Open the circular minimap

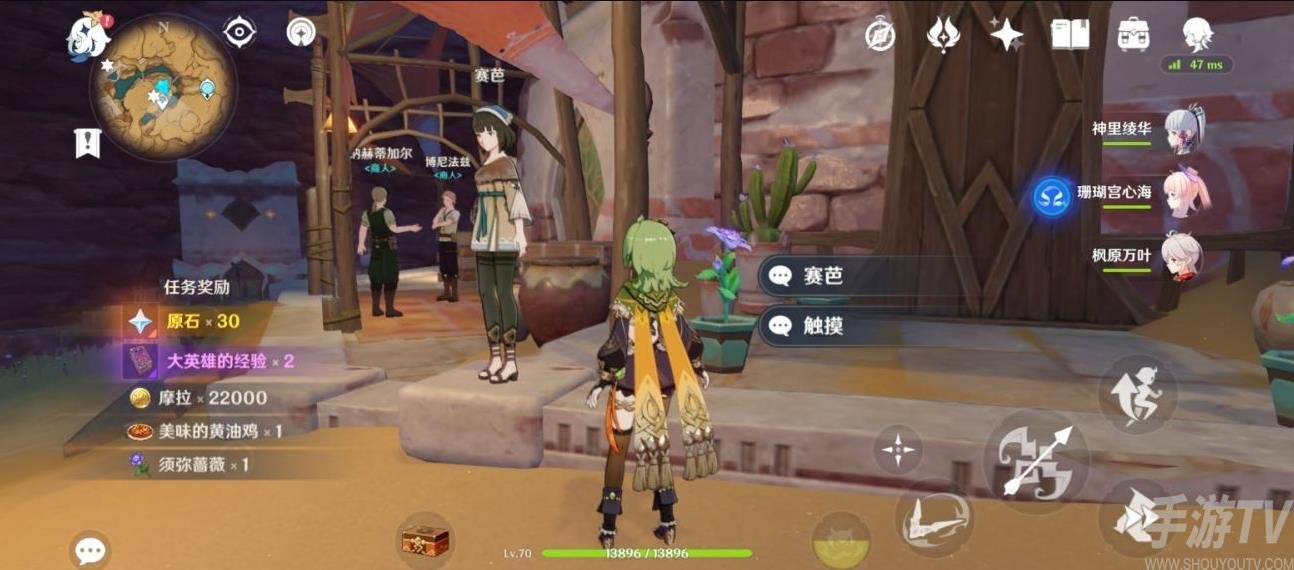pos(164,87)
